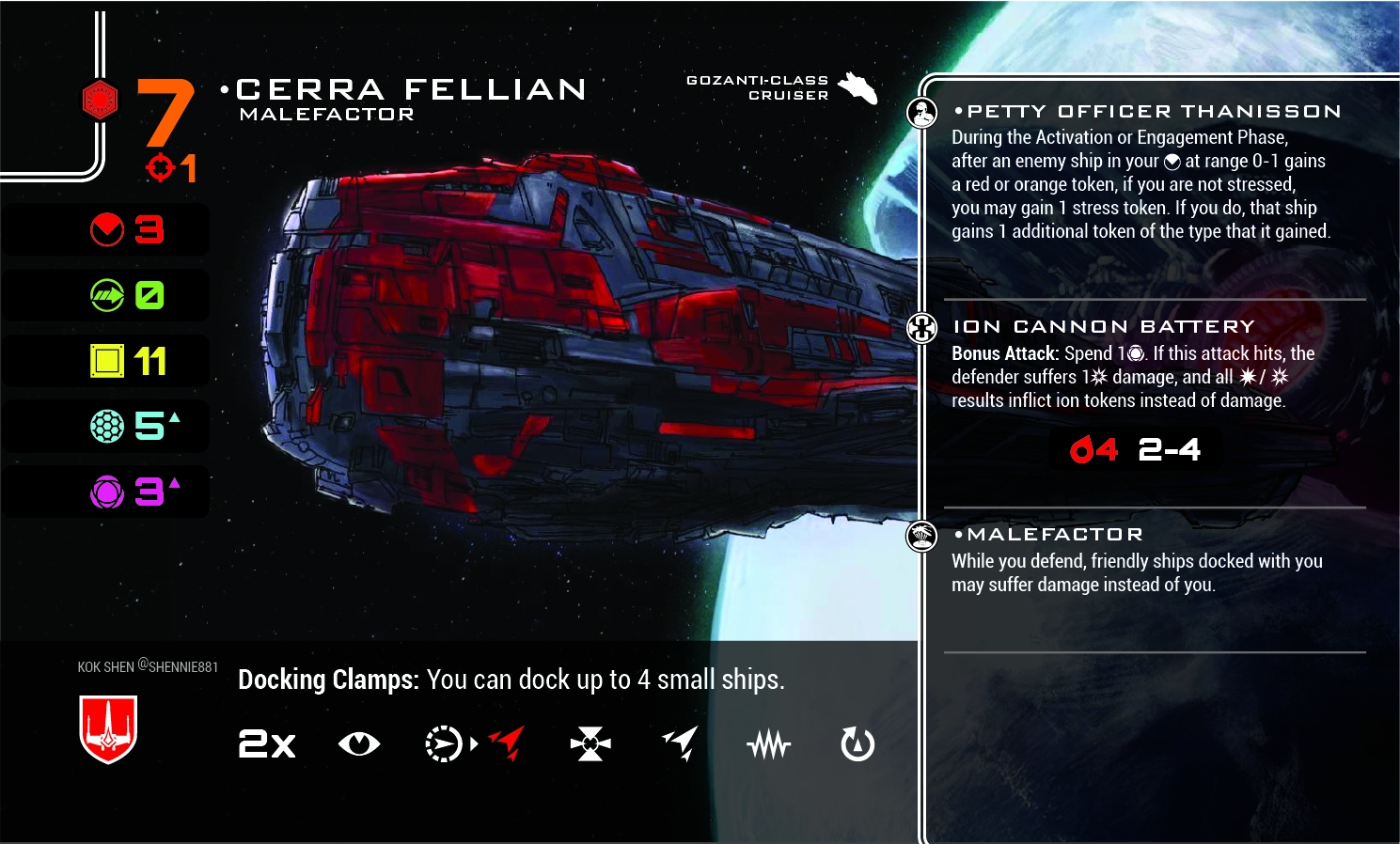
Task: Click the red First Order hexagon emblem
Action: 100,100
